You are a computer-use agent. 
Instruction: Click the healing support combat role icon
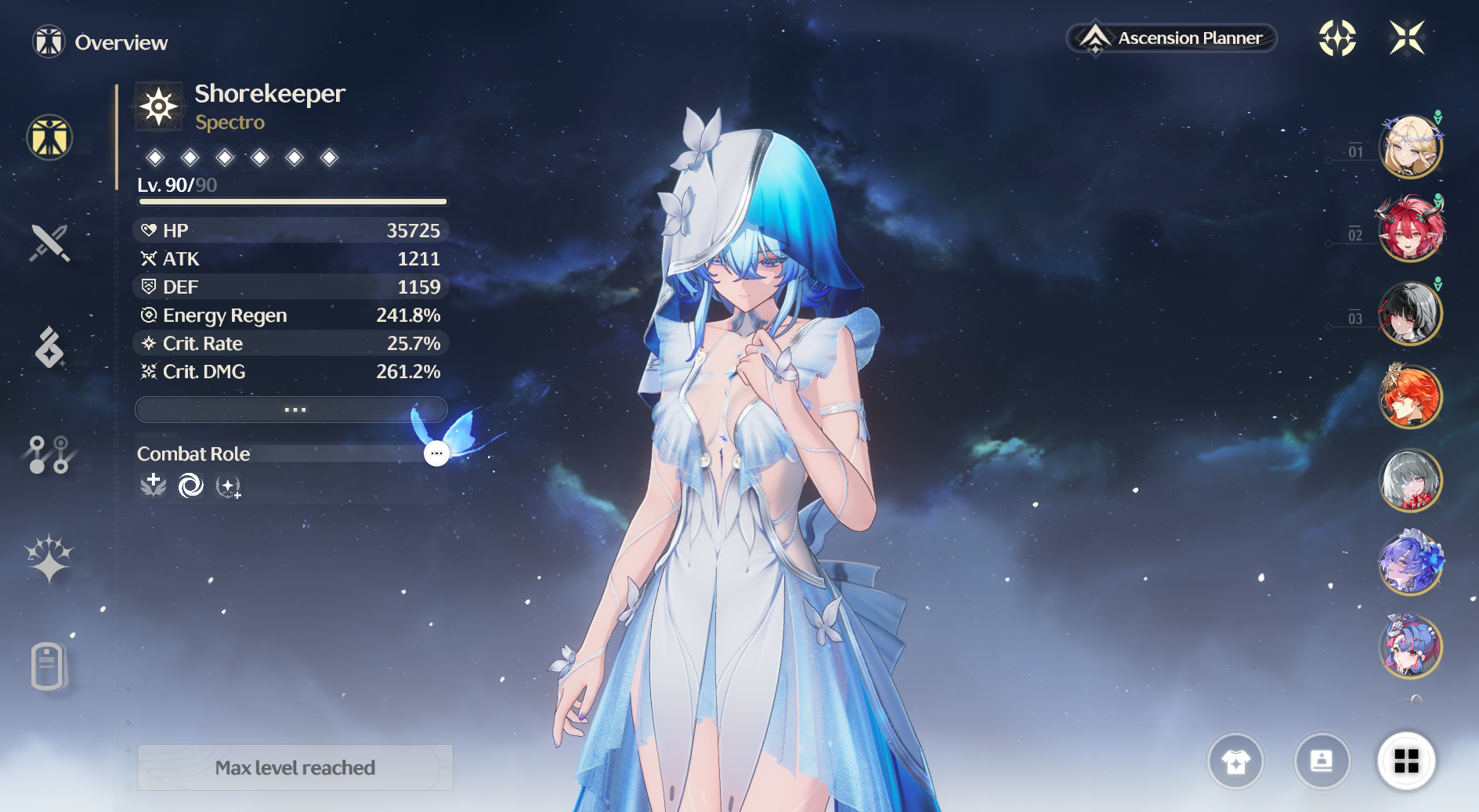point(154,485)
